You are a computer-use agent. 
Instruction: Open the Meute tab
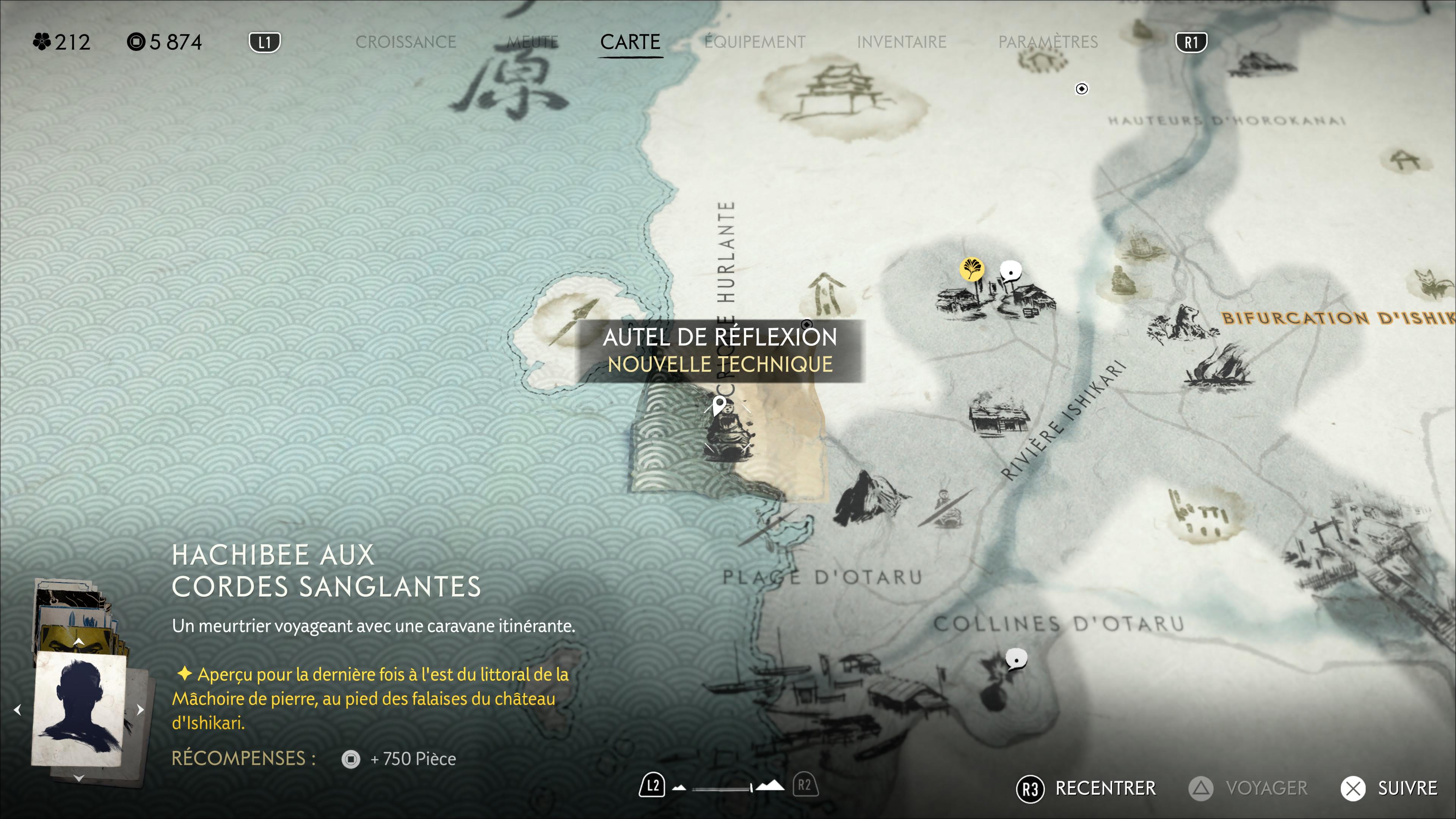point(532,42)
